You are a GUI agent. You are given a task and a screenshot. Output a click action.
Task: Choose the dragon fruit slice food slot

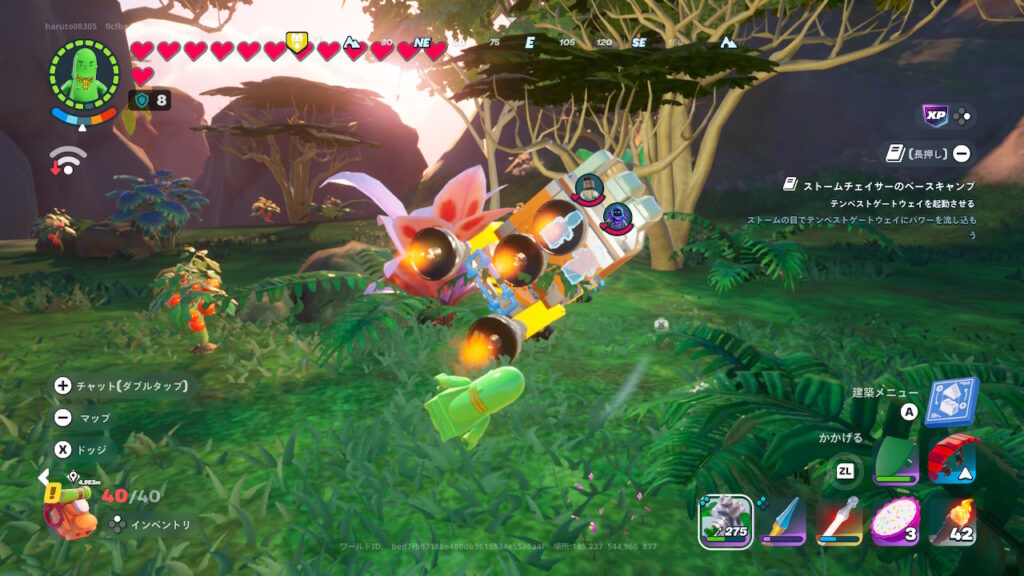pos(896,521)
